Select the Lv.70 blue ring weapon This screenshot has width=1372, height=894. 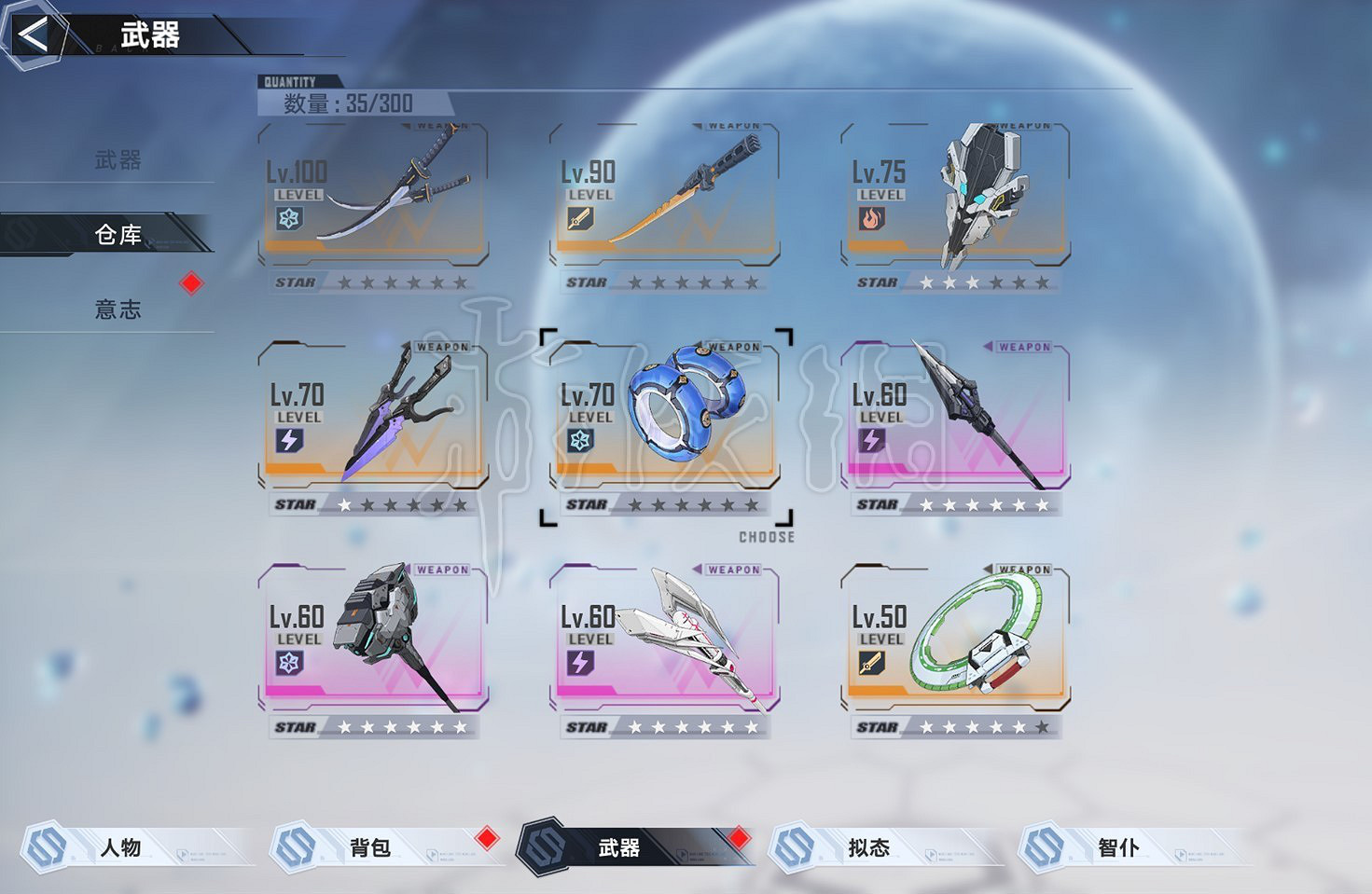click(x=664, y=419)
